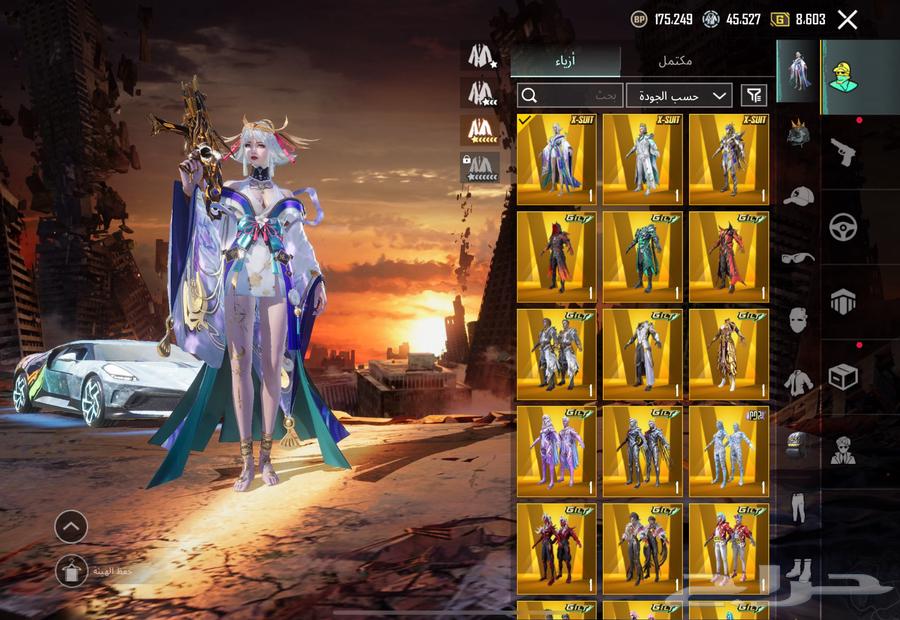Click the round up-arrow button
The height and width of the screenshot is (620, 900).
point(71,526)
